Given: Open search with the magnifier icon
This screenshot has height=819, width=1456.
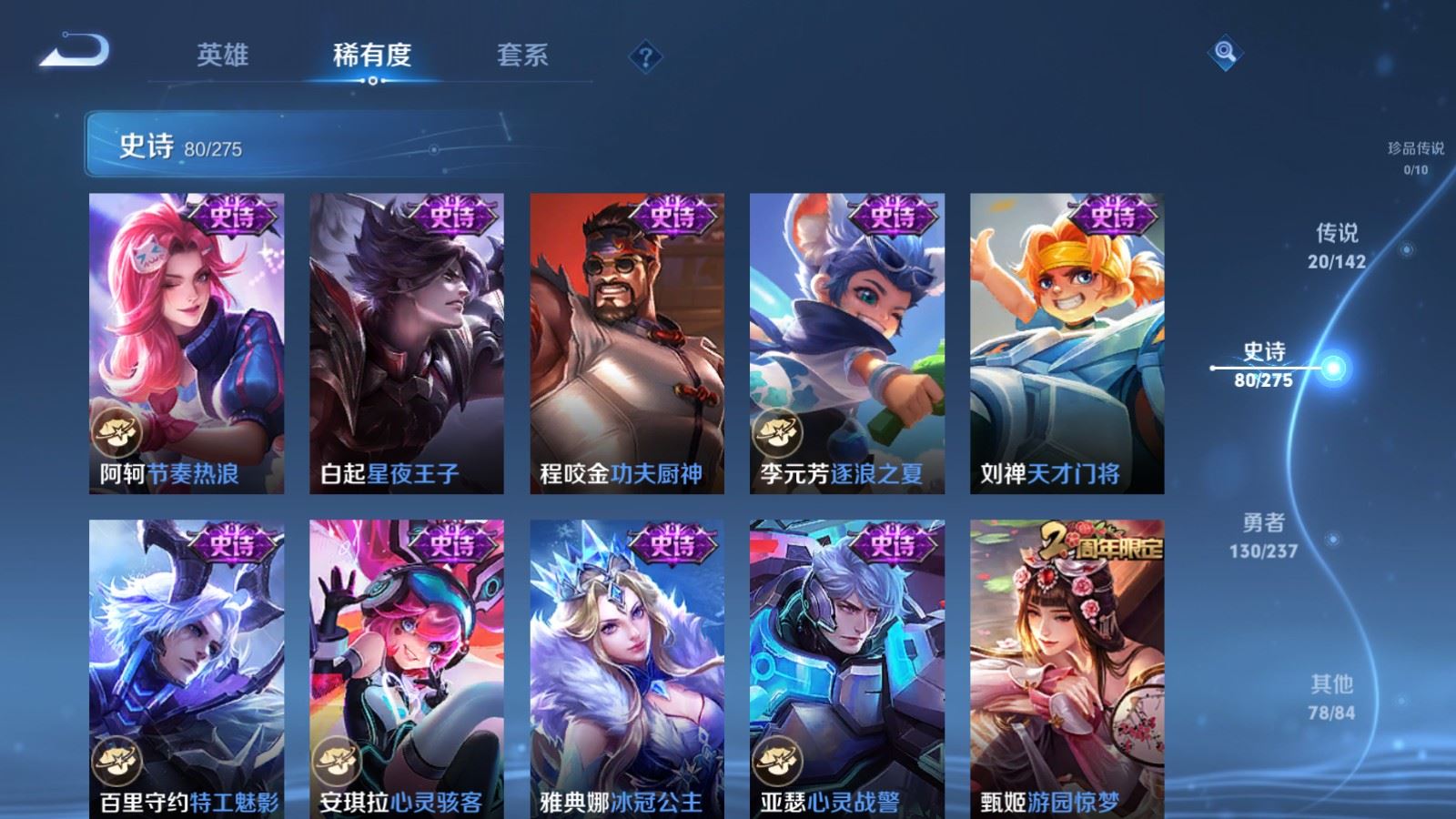Looking at the screenshot, I should coord(1224,55).
